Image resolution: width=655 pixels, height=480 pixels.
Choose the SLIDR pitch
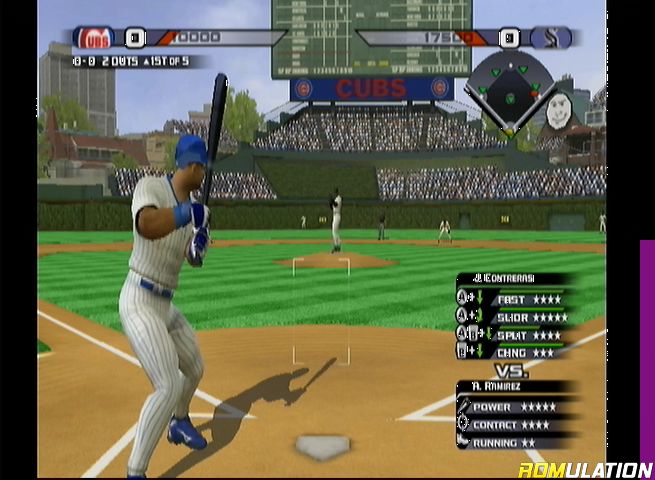518,317
